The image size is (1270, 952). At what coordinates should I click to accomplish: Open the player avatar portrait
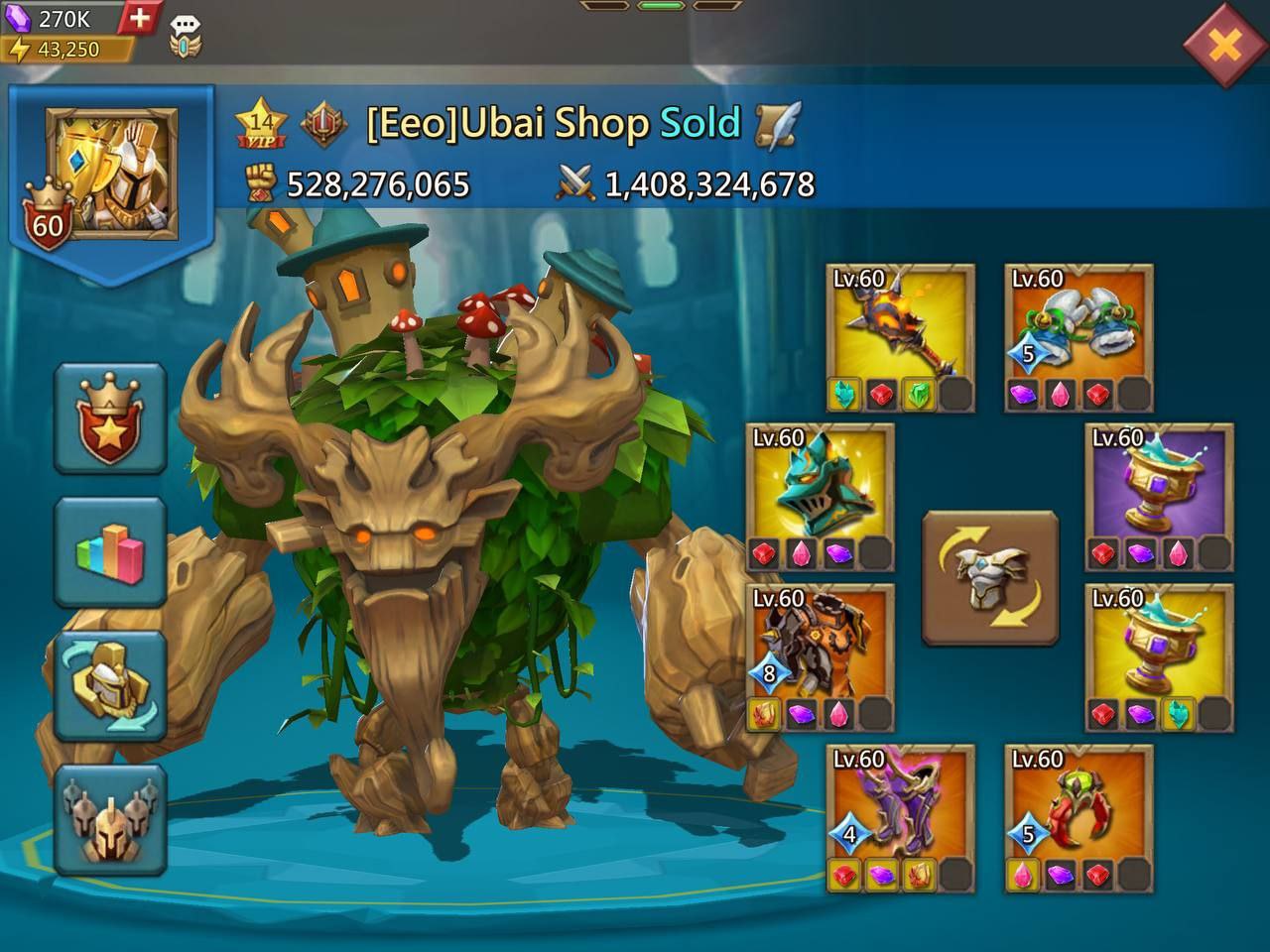[111, 174]
